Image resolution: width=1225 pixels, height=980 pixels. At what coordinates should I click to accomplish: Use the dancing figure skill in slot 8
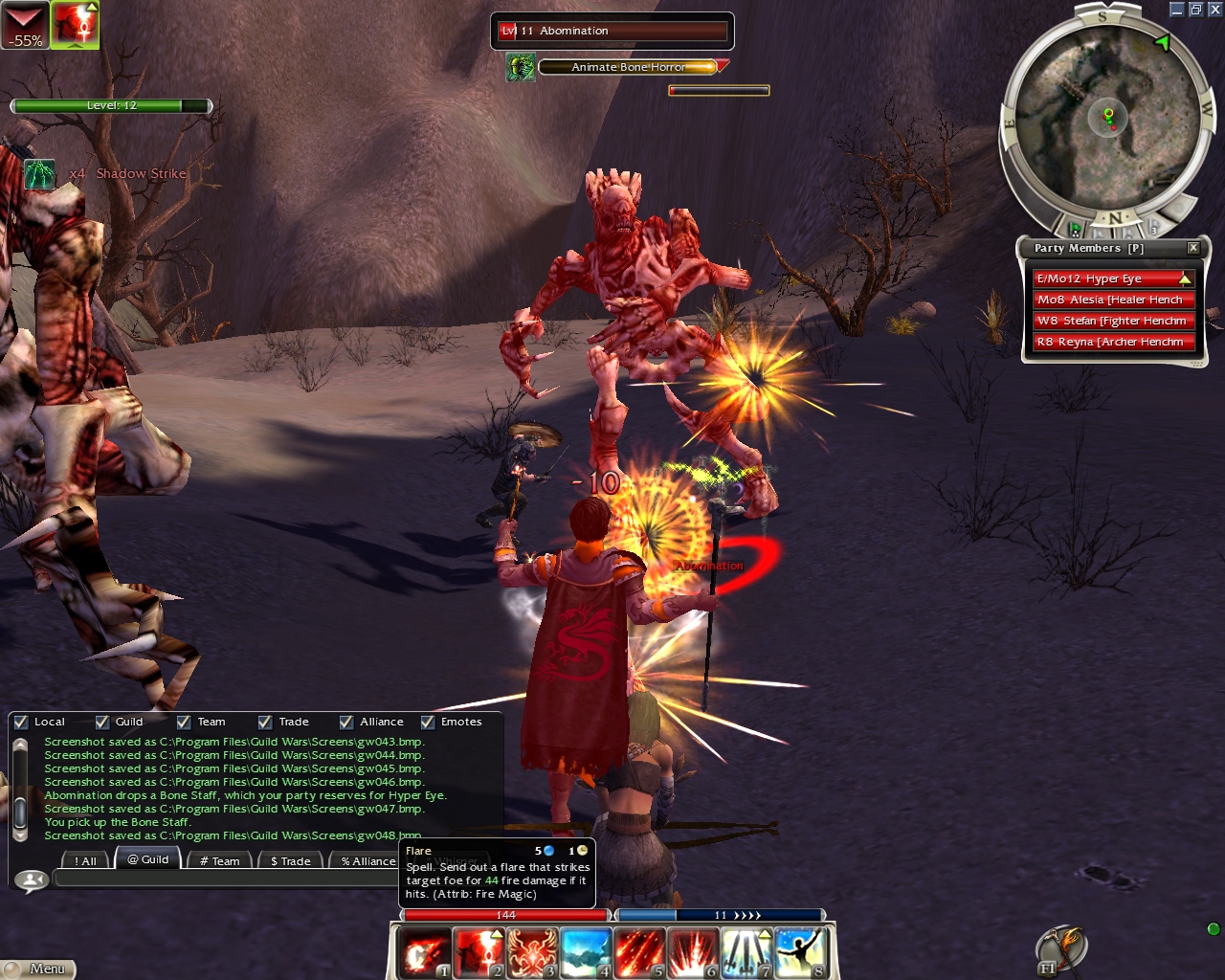pyautogui.click(x=800, y=953)
